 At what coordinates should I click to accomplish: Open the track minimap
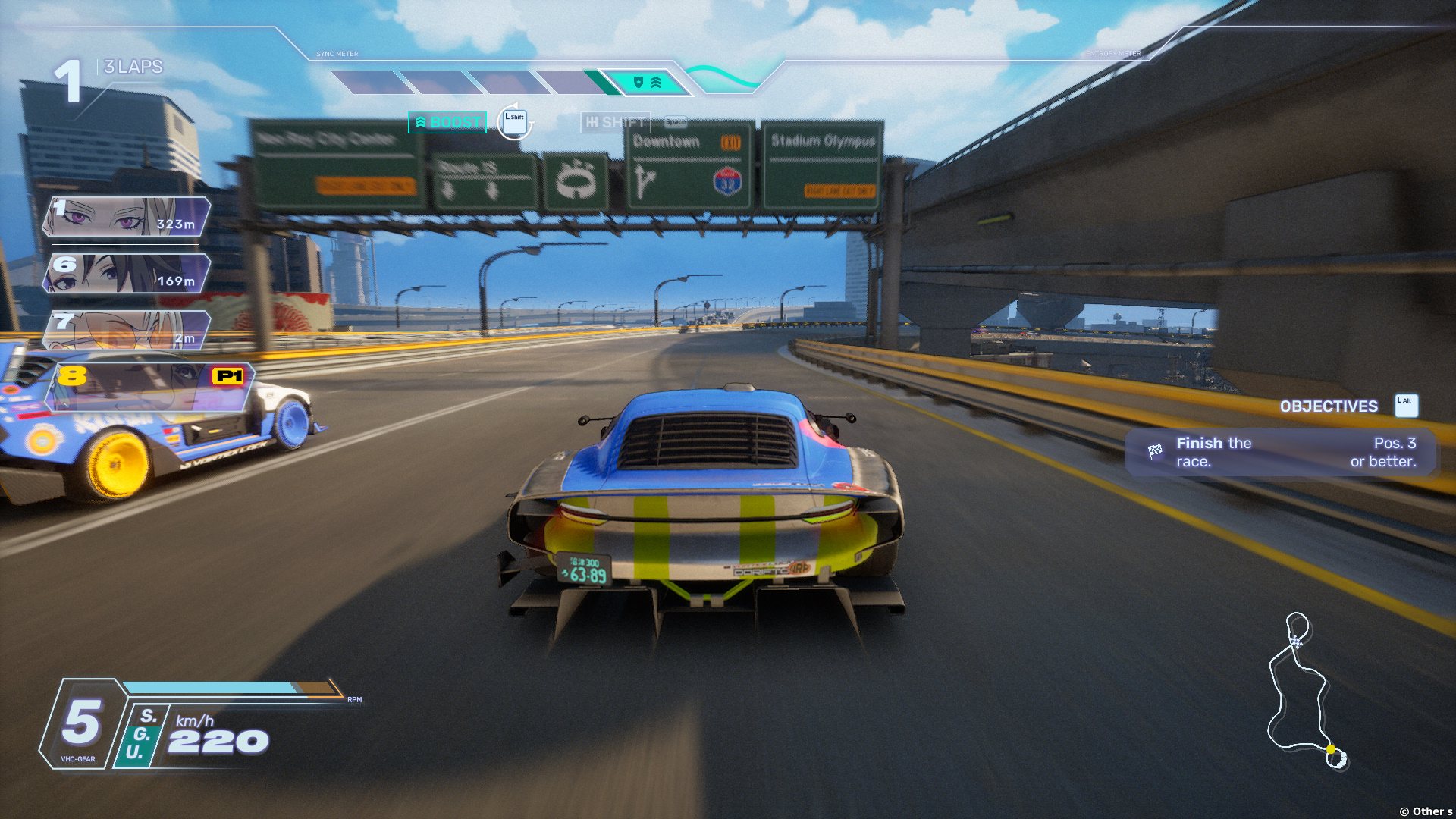1304,692
